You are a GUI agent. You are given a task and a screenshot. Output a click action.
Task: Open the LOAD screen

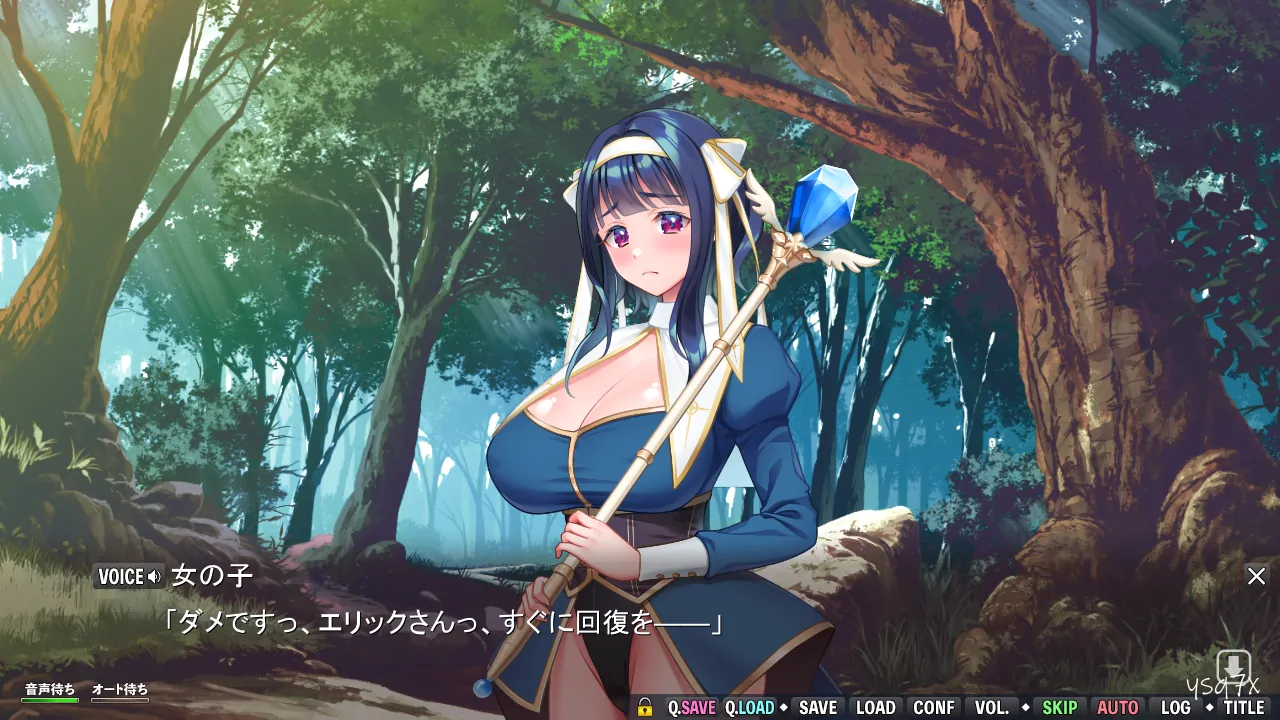(875, 707)
